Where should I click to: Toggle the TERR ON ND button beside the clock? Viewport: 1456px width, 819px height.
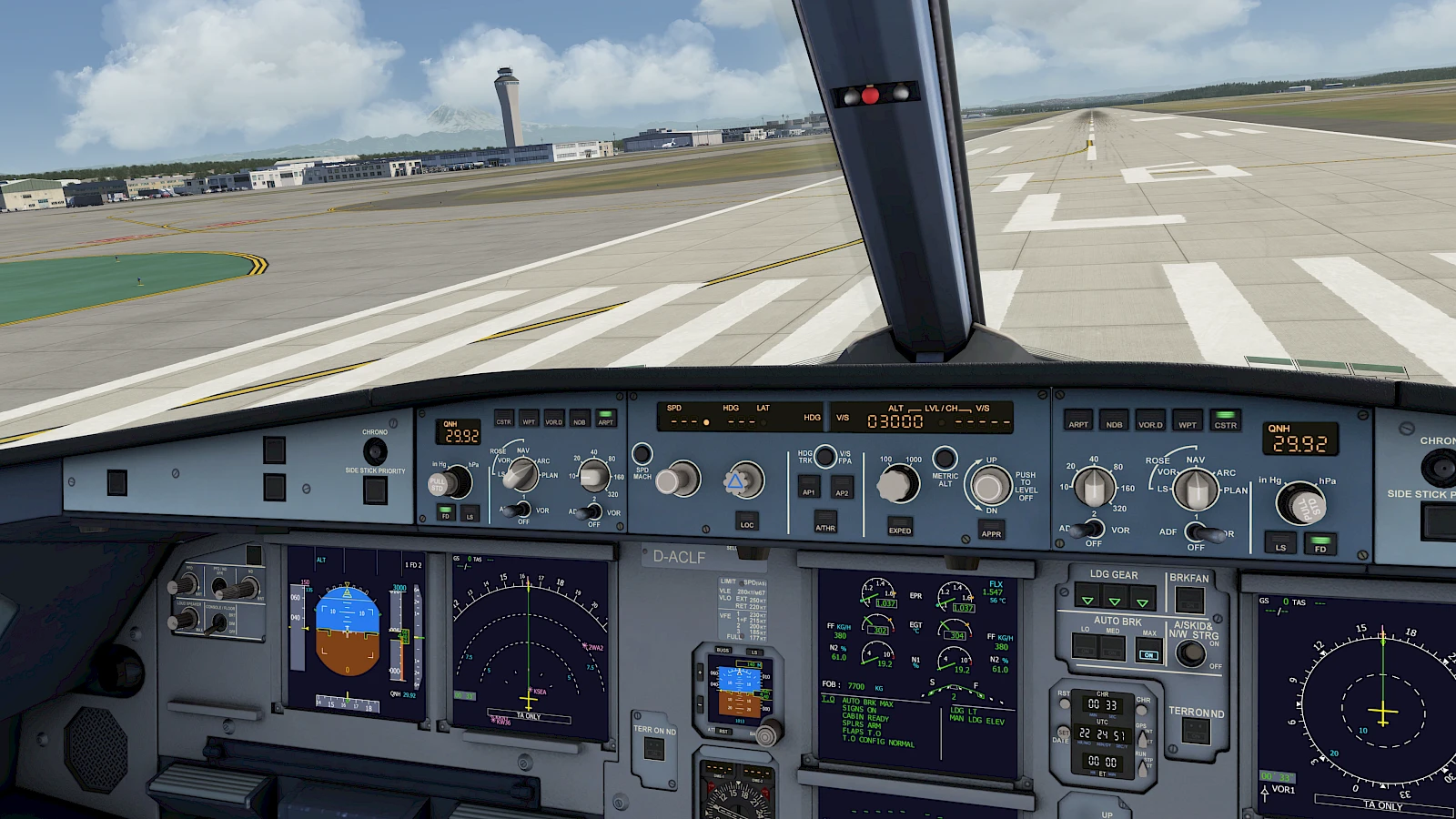(1195, 731)
